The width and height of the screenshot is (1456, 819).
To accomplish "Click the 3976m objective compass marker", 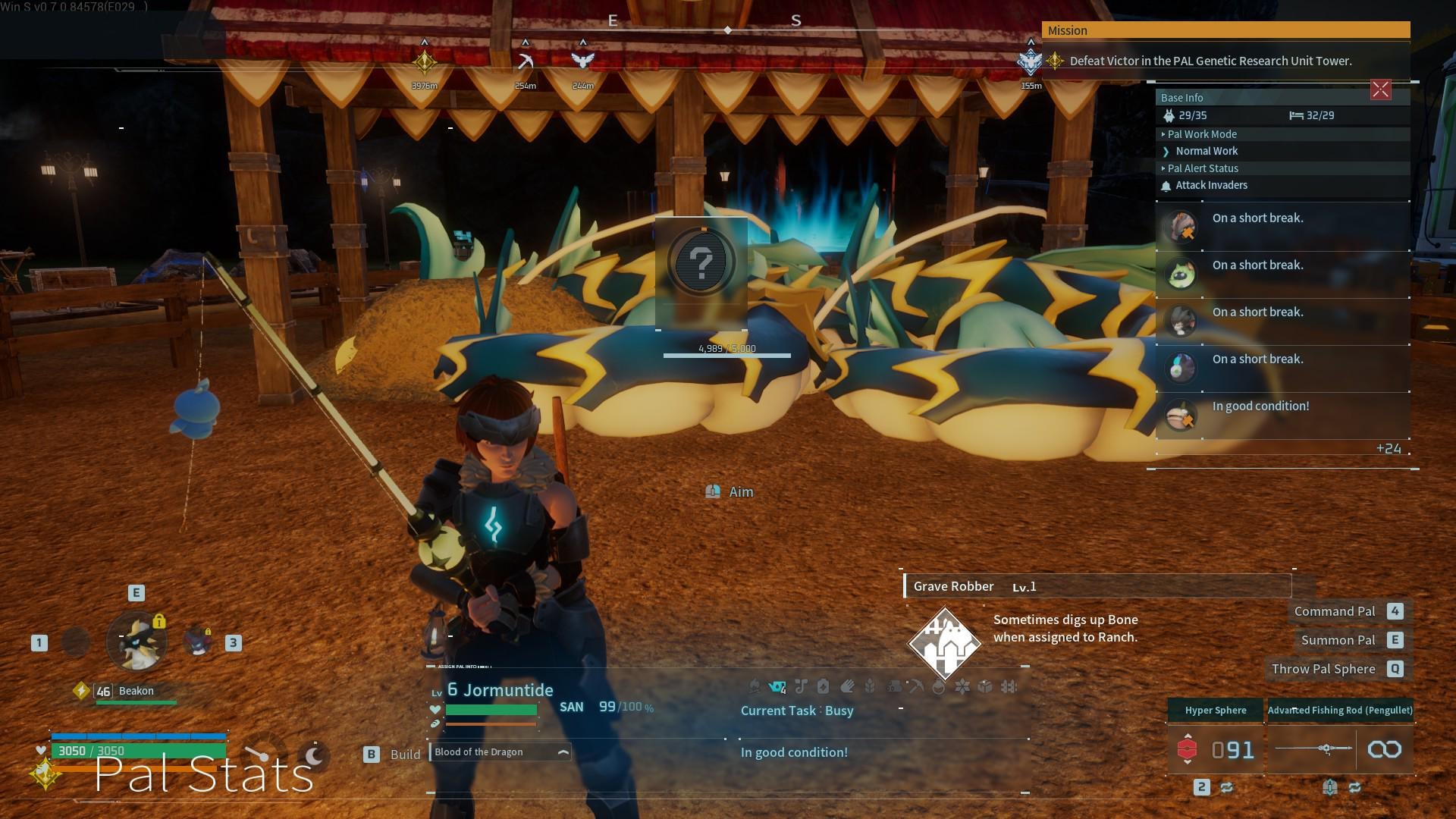I will (425, 61).
